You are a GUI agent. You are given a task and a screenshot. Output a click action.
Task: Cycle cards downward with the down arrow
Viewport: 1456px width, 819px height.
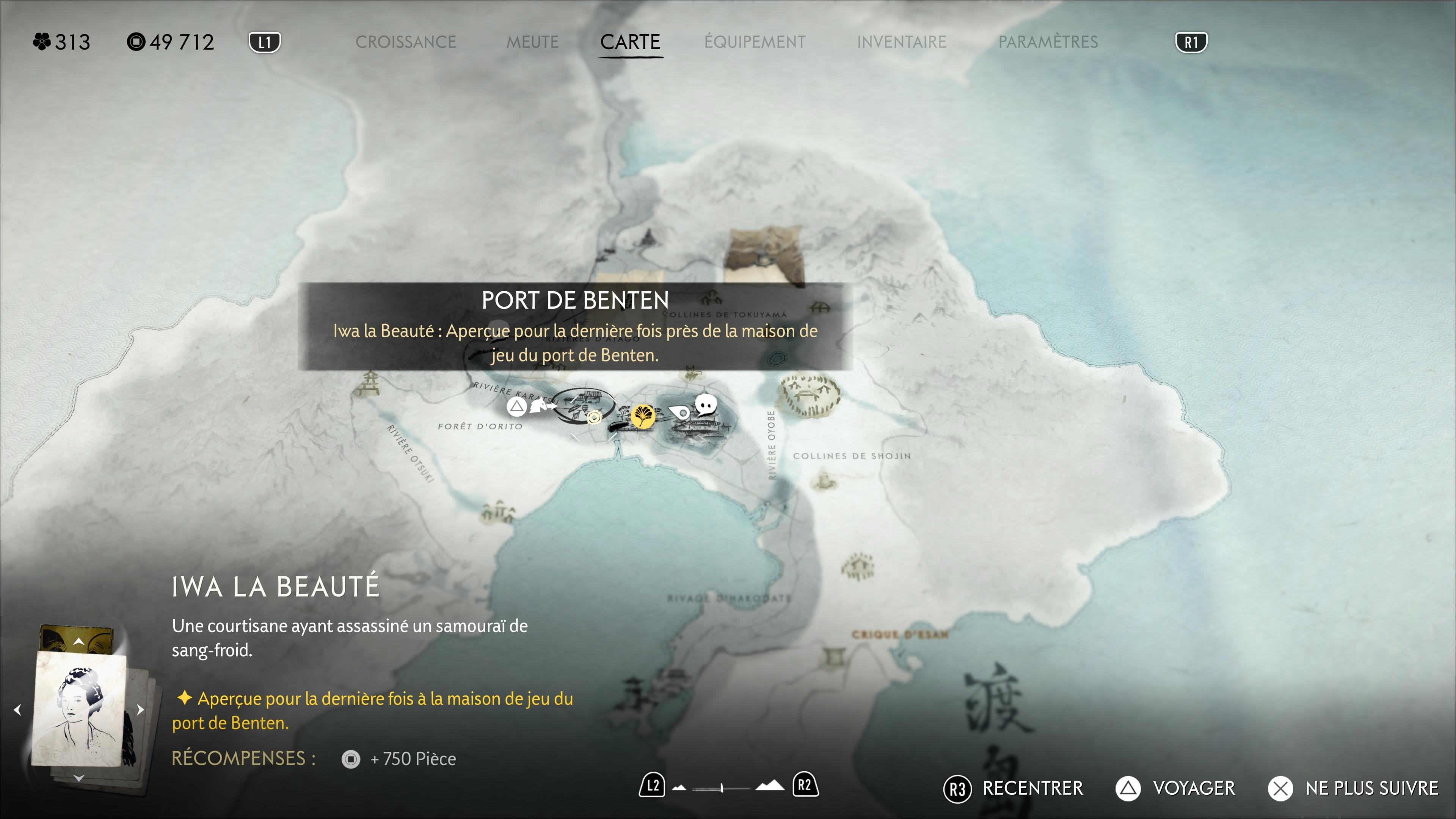78,778
